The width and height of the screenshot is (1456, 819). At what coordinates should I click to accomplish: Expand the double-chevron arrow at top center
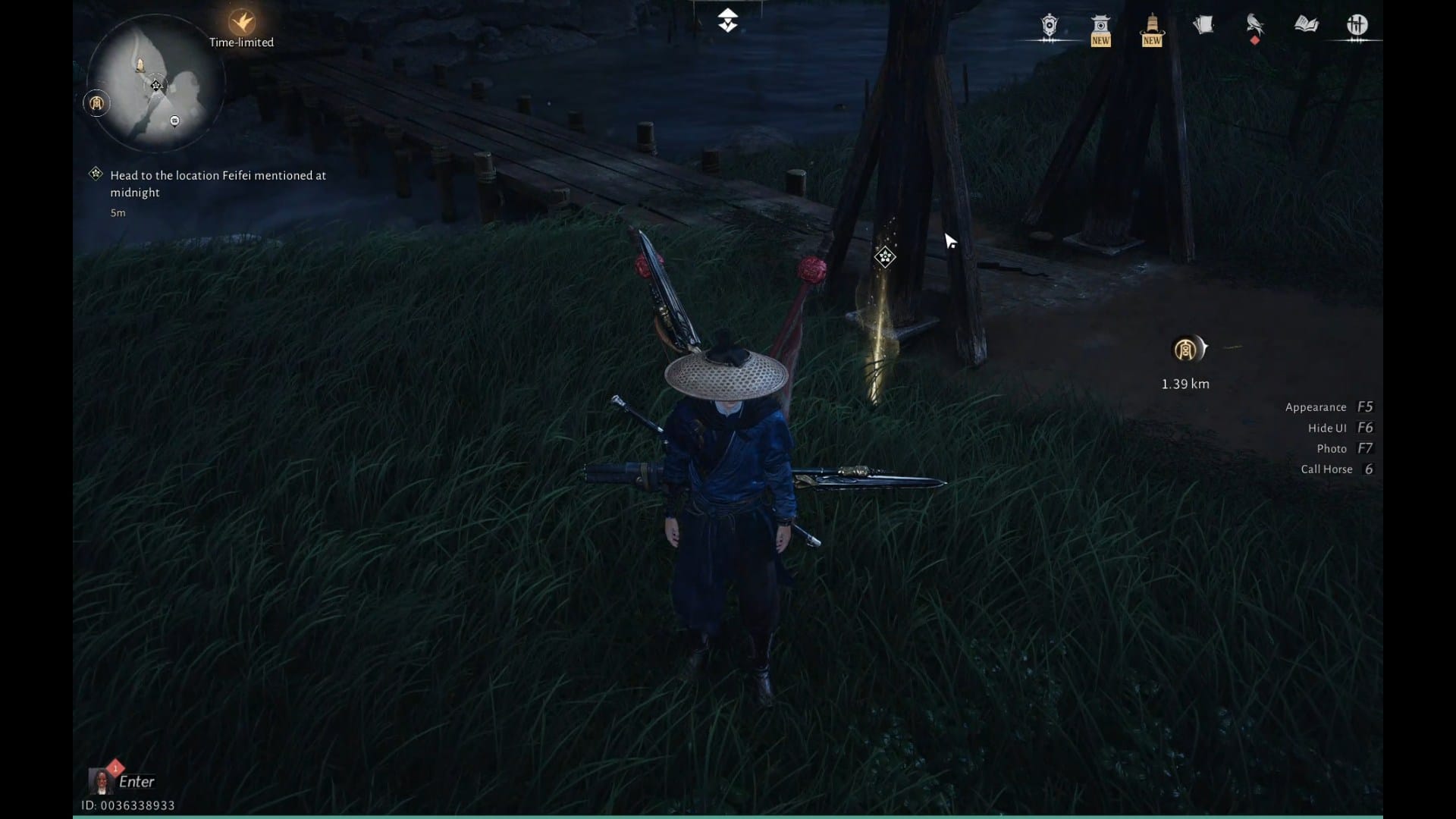pyautogui.click(x=727, y=20)
